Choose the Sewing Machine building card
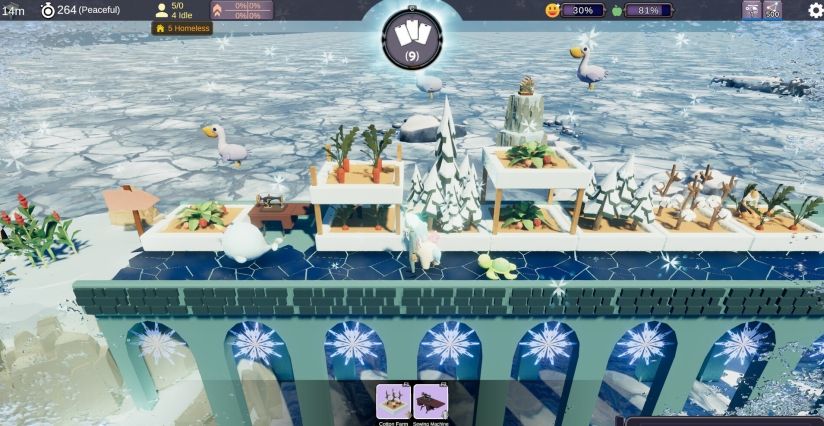Screen dimensions: 824x426 [430, 401]
